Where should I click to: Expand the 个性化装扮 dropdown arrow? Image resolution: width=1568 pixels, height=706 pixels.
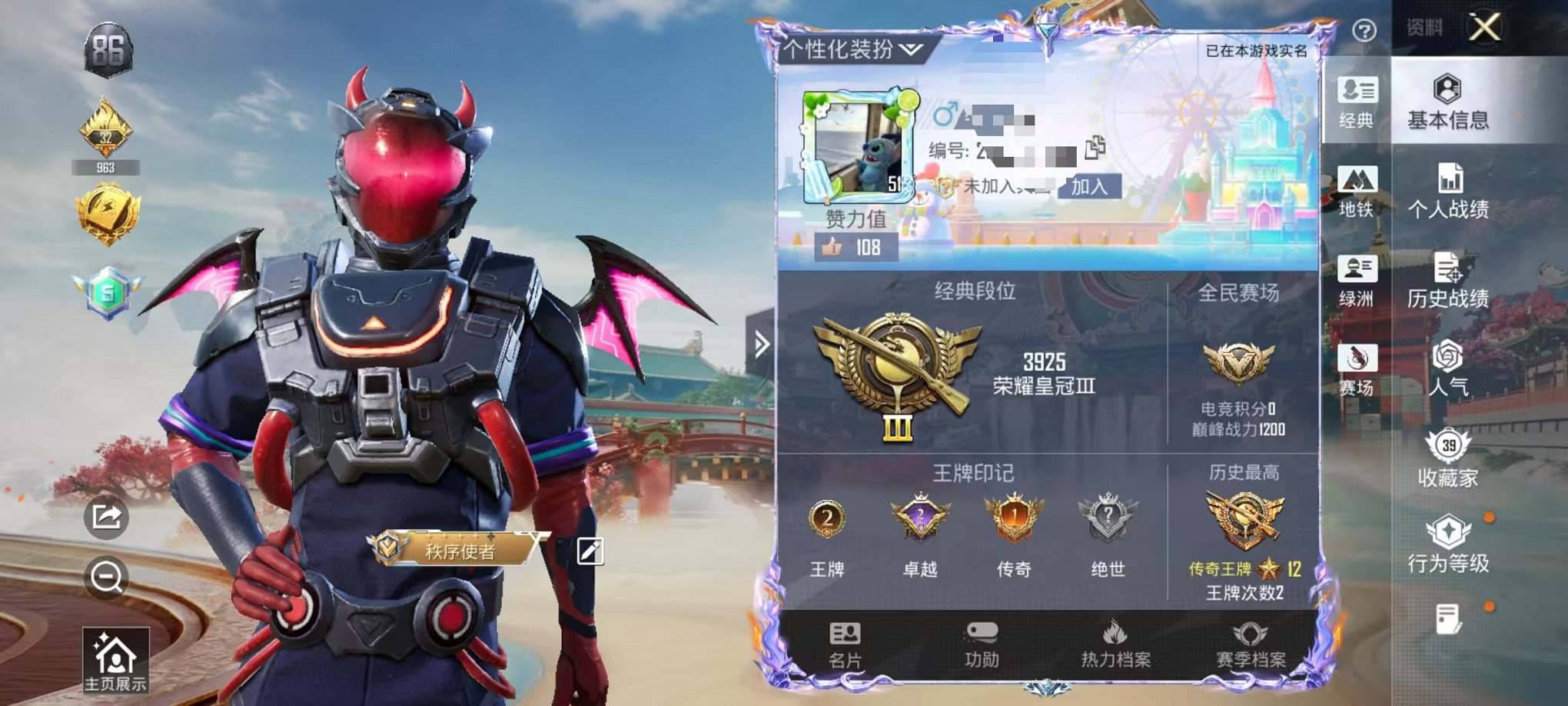tap(911, 50)
